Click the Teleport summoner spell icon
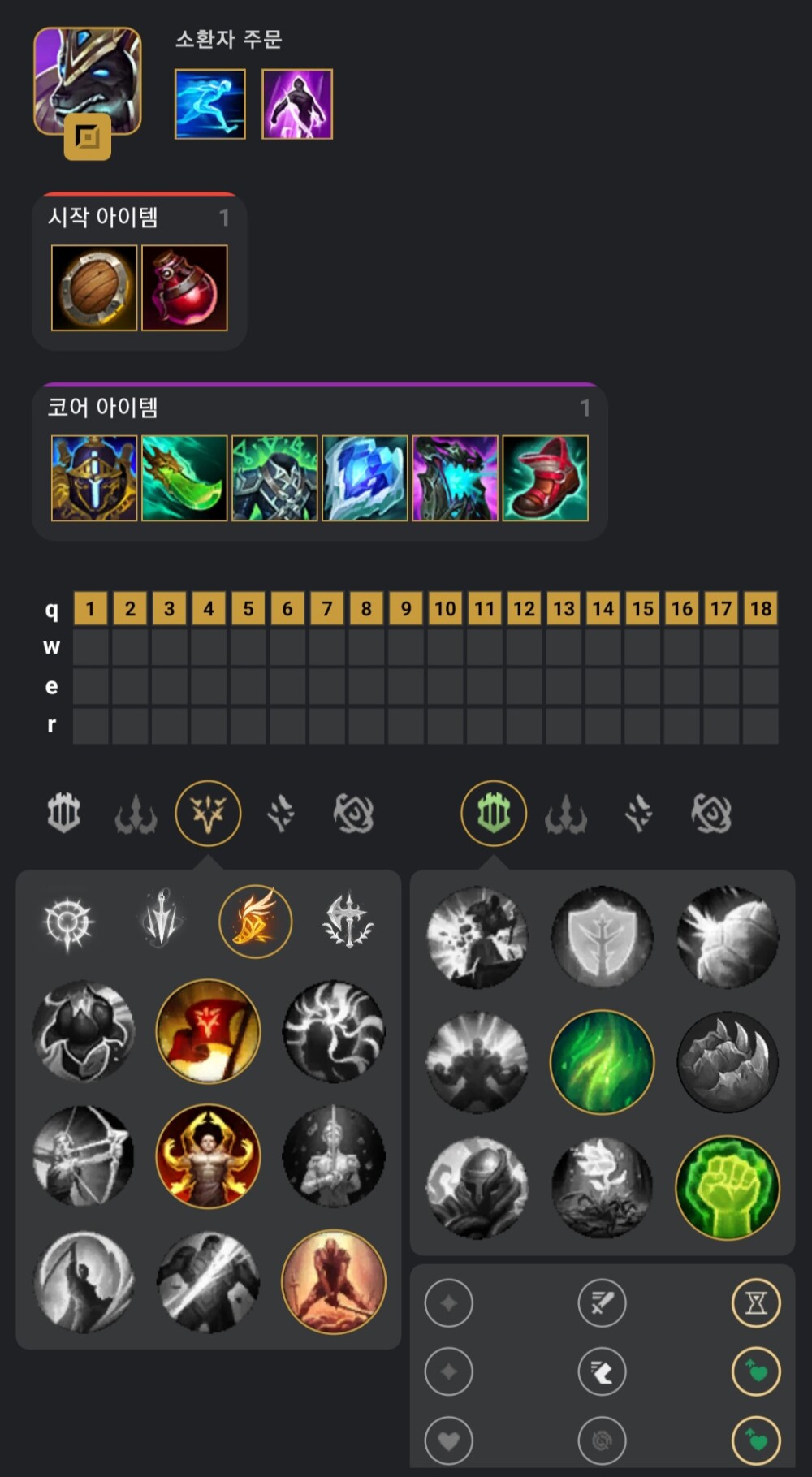Image resolution: width=812 pixels, height=1477 pixels. point(297,104)
